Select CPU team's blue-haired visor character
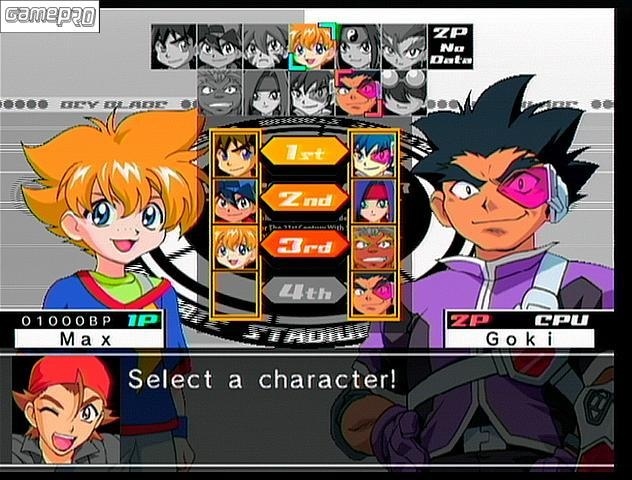Viewport: 632px width, 480px height. point(374,153)
